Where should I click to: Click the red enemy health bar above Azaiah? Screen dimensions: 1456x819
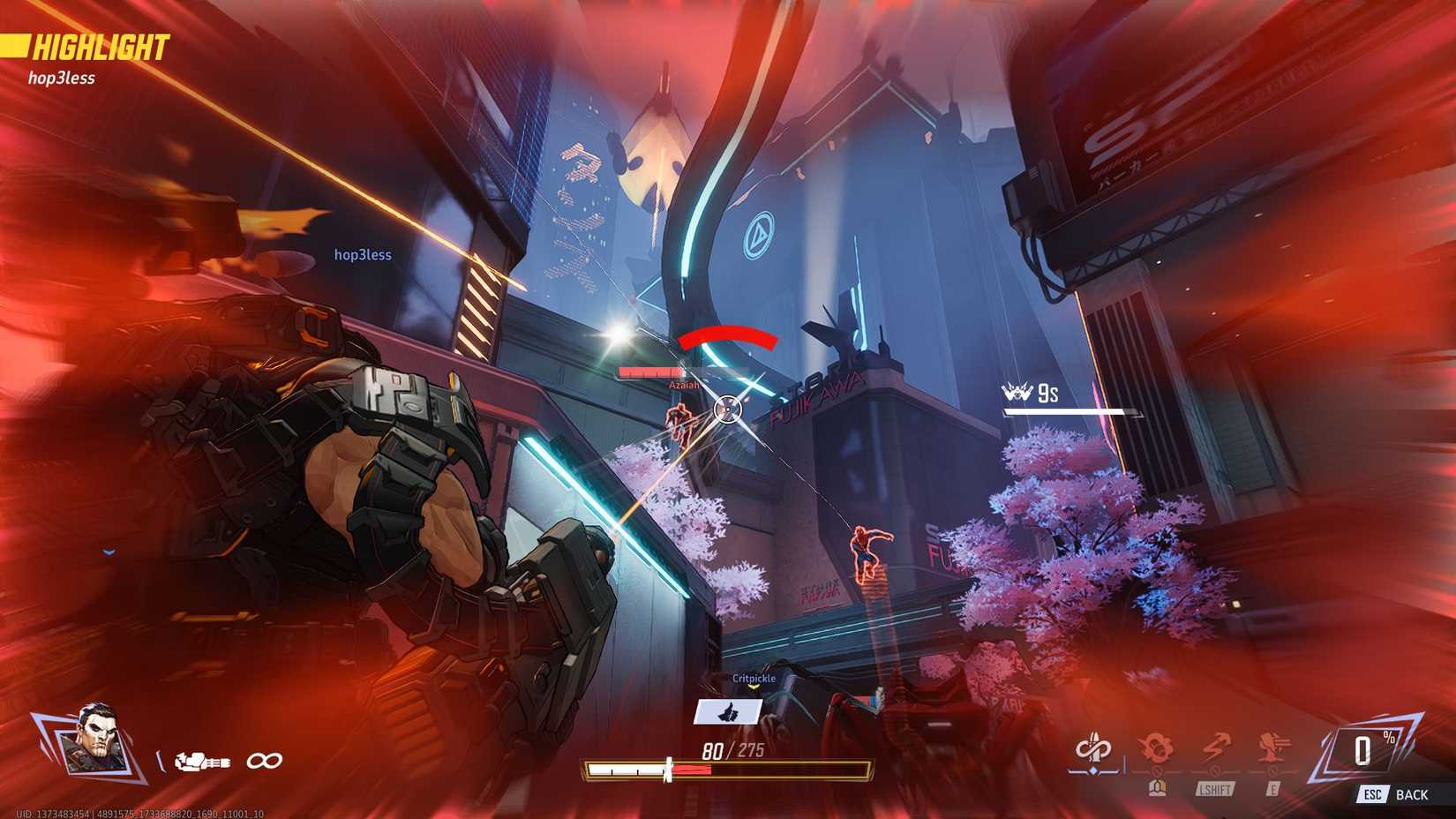(x=649, y=372)
